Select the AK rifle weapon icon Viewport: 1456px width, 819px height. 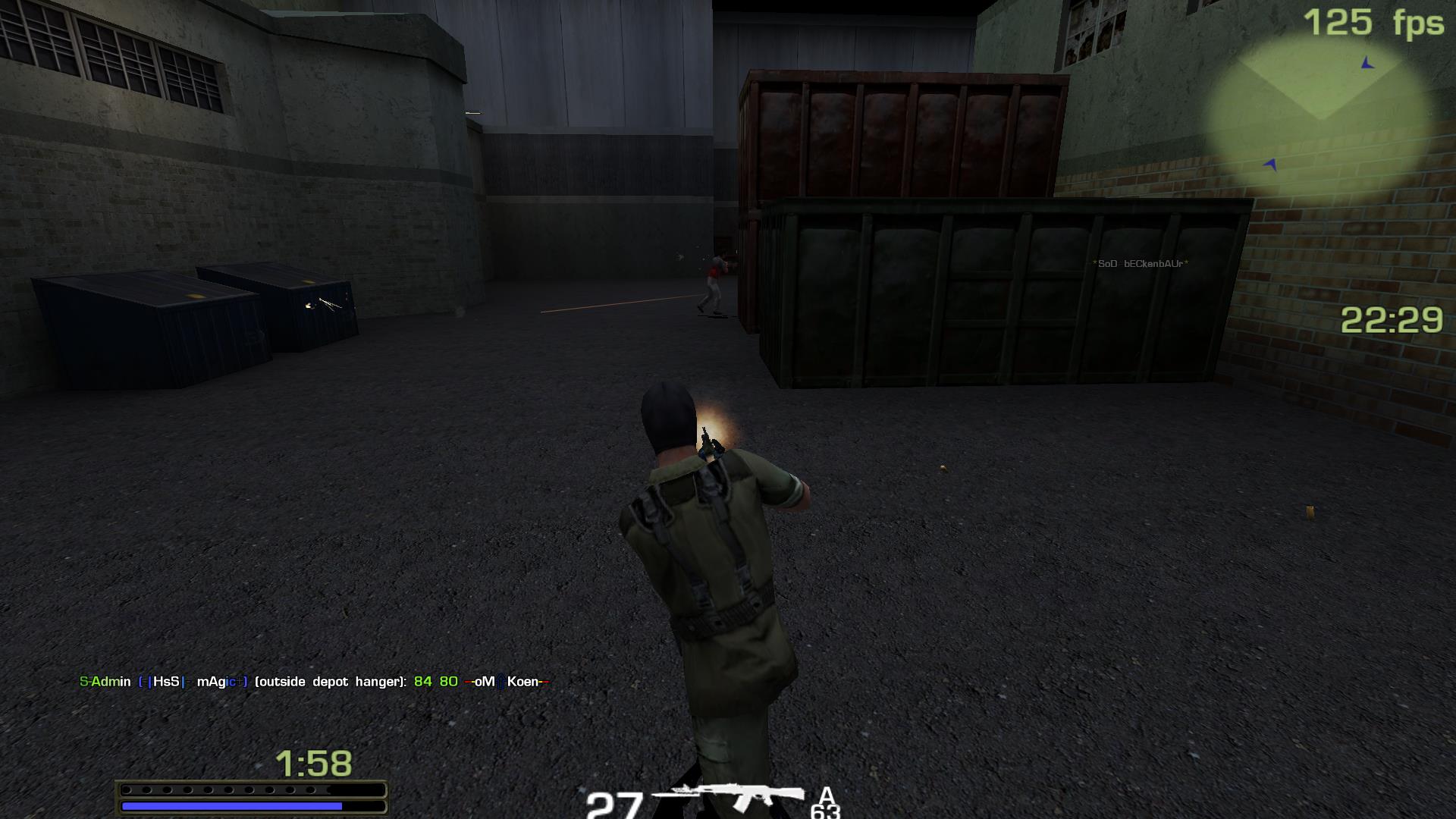pos(728,797)
